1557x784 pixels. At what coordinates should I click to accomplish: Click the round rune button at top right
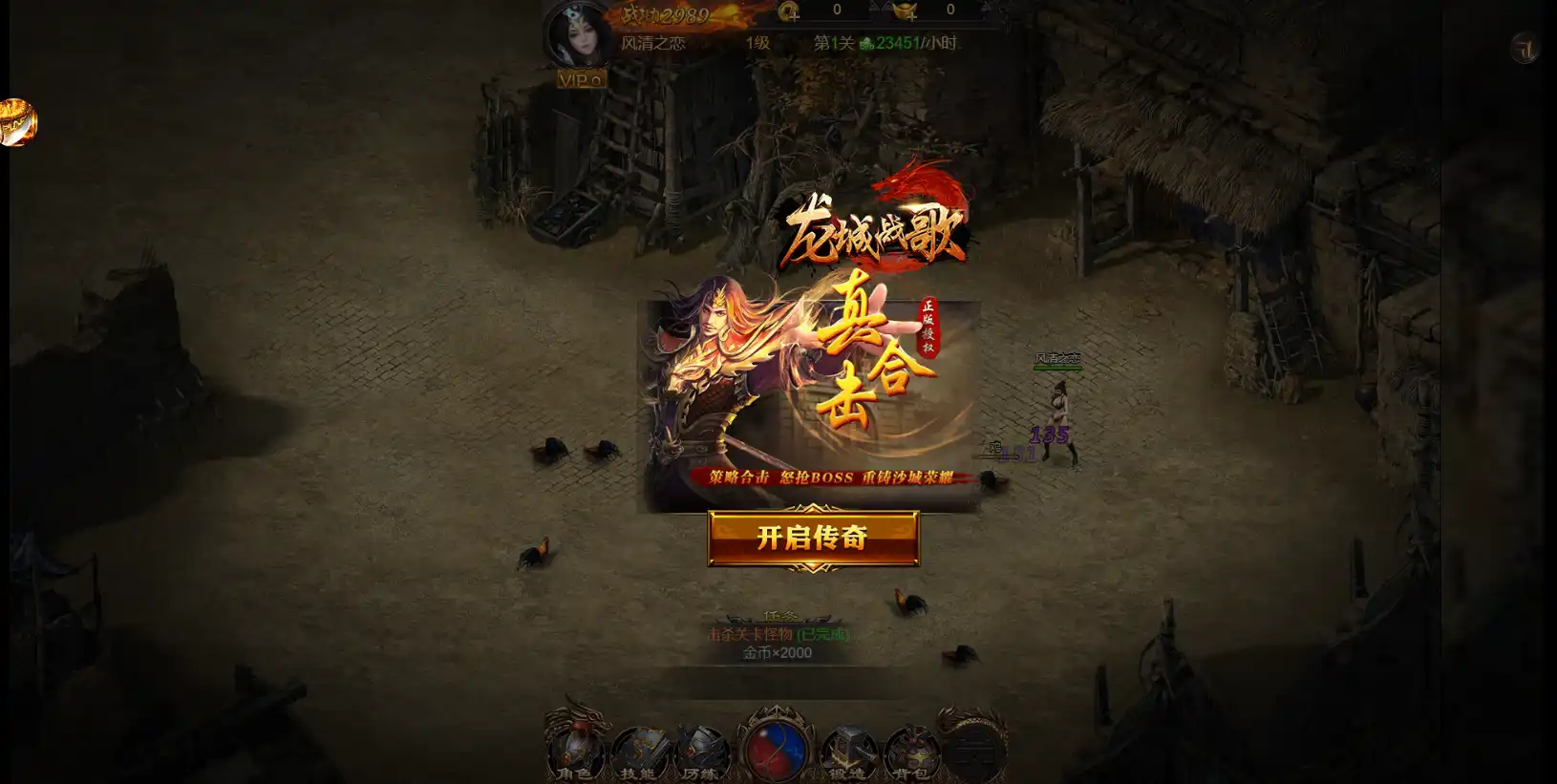pos(1524,48)
